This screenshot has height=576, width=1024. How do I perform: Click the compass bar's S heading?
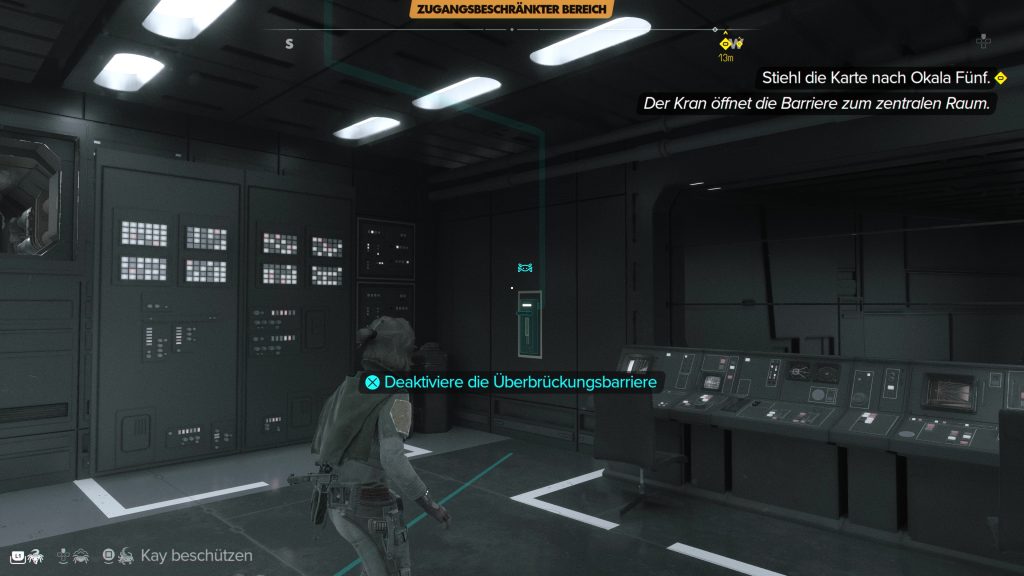pyautogui.click(x=289, y=43)
